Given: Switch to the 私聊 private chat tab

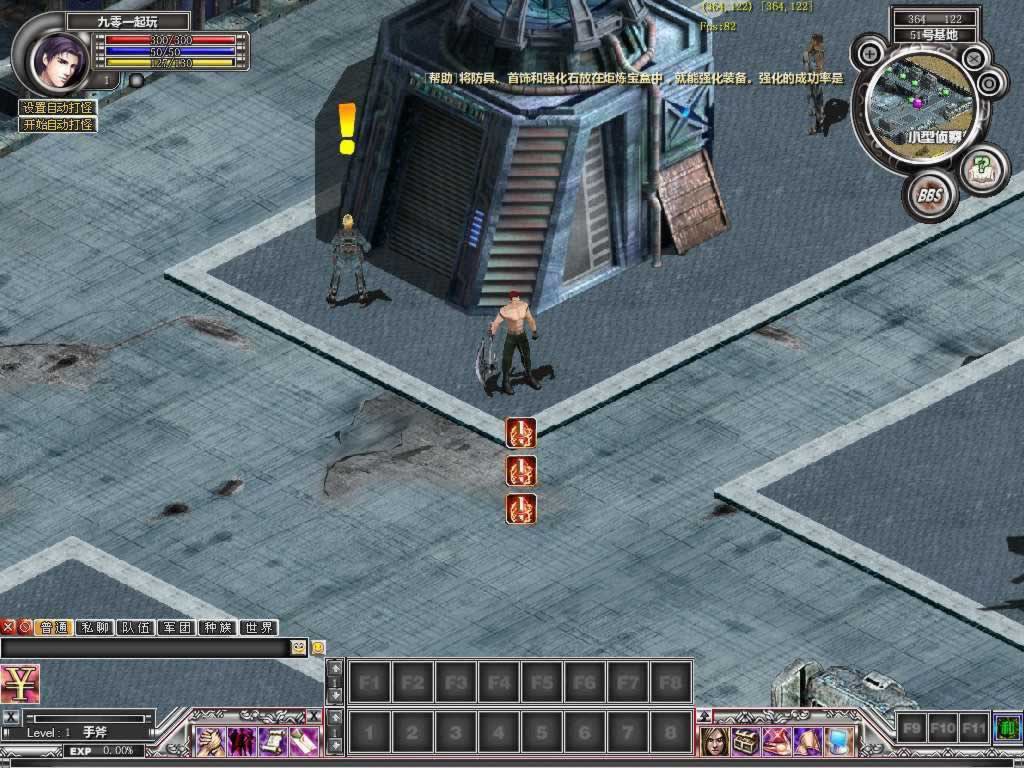Looking at the screenshot, I should point(95,628).
